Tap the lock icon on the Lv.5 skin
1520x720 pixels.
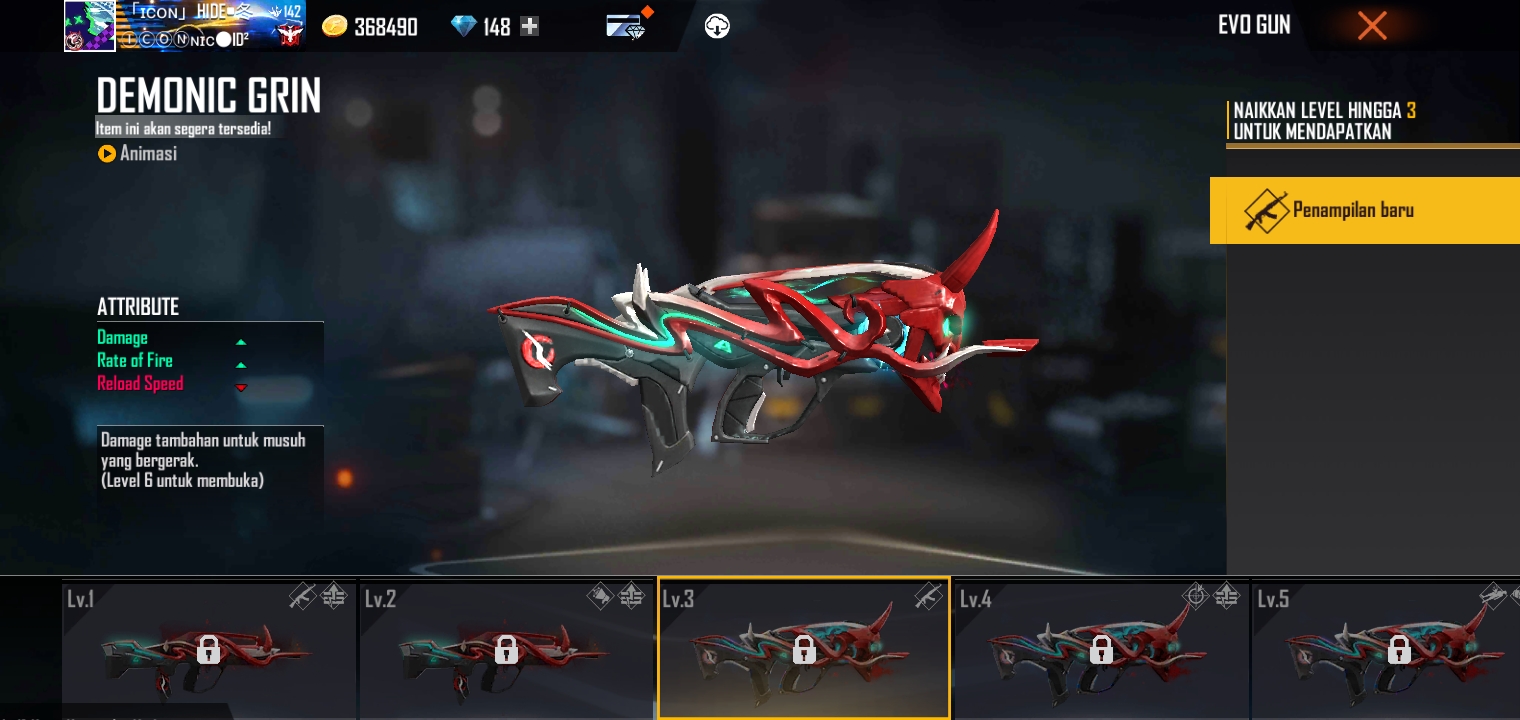(x=1399, y=651)
